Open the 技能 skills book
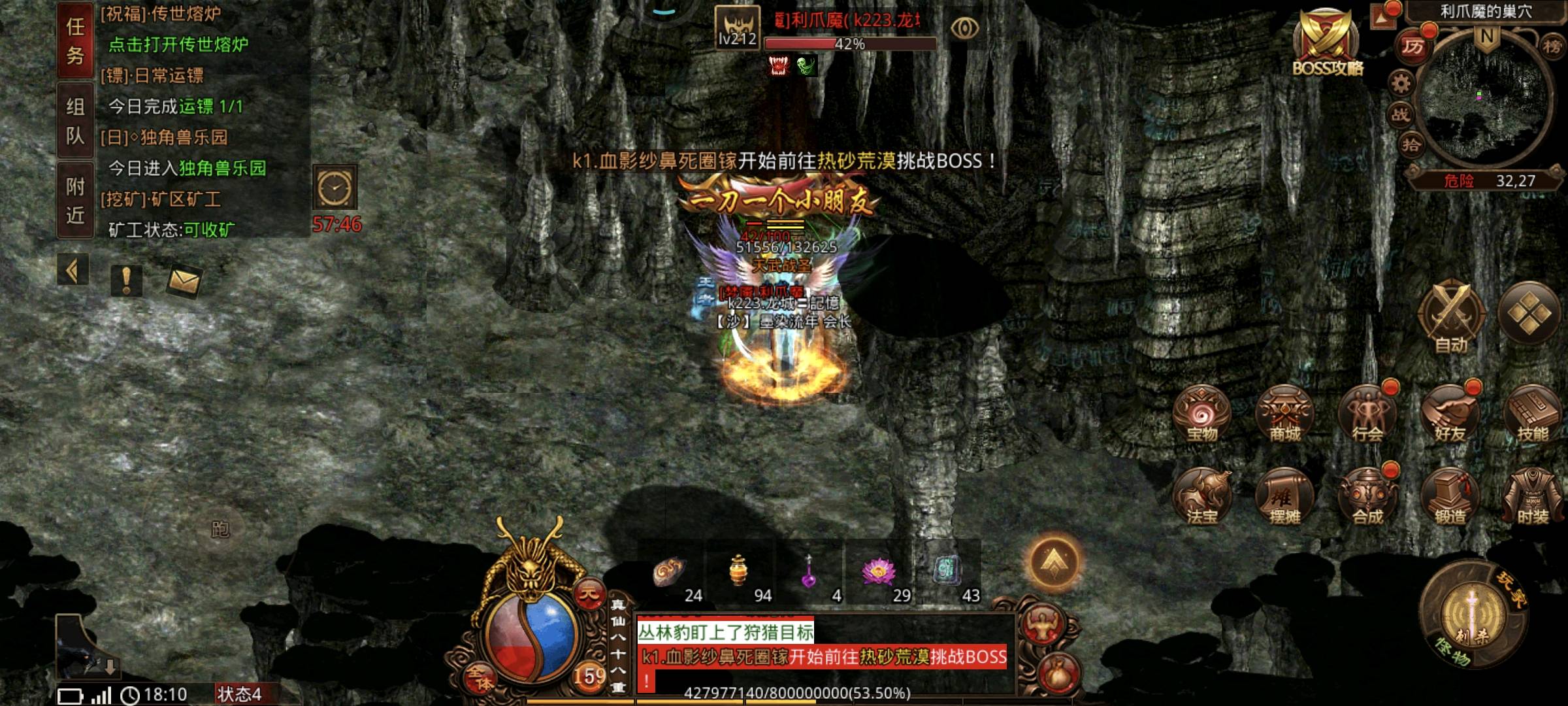This screenshot has width=1568, height=706. [1532, 415]
